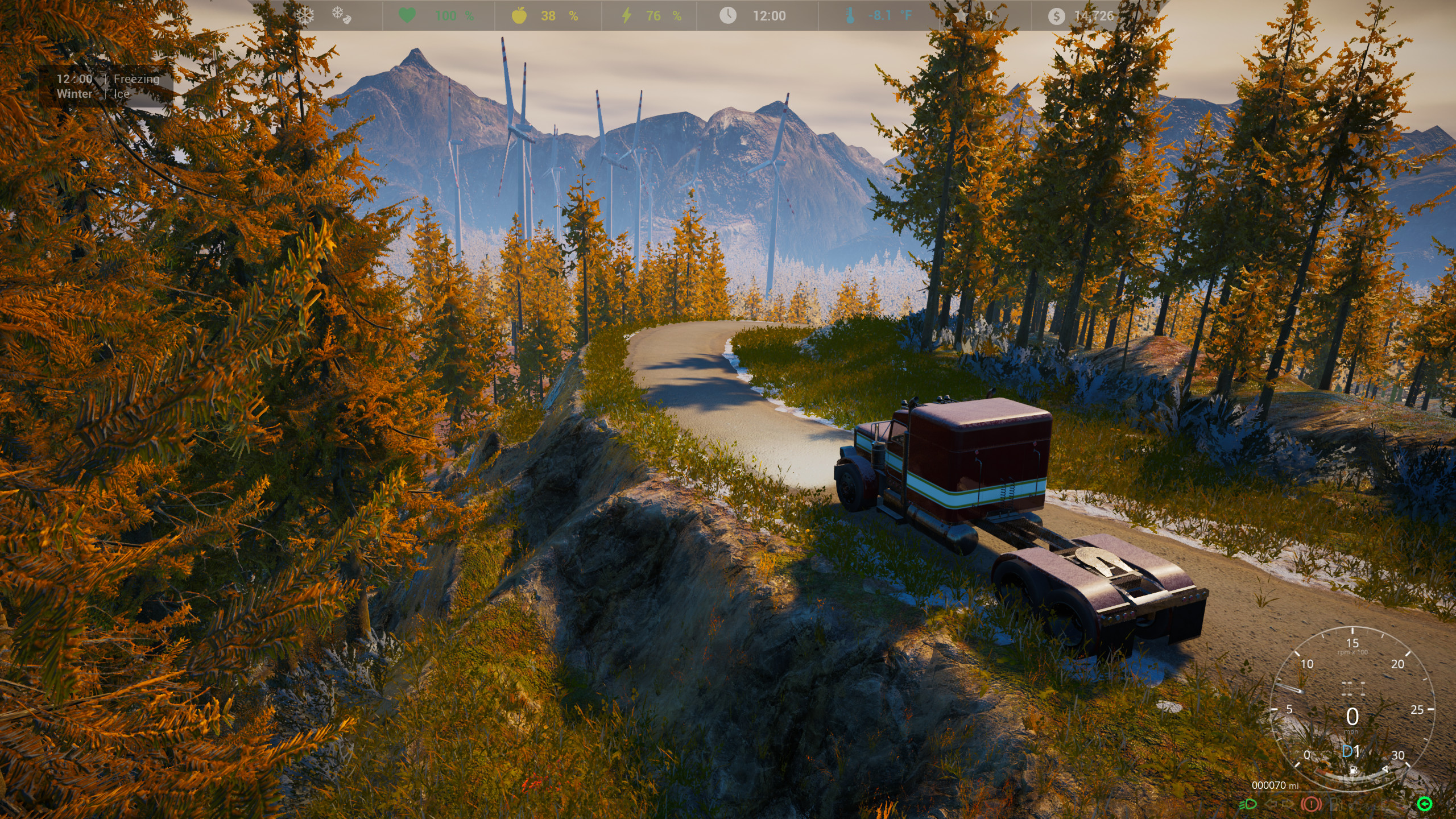
Task: Select the star rating icon
Action: (x=961, y=15)
